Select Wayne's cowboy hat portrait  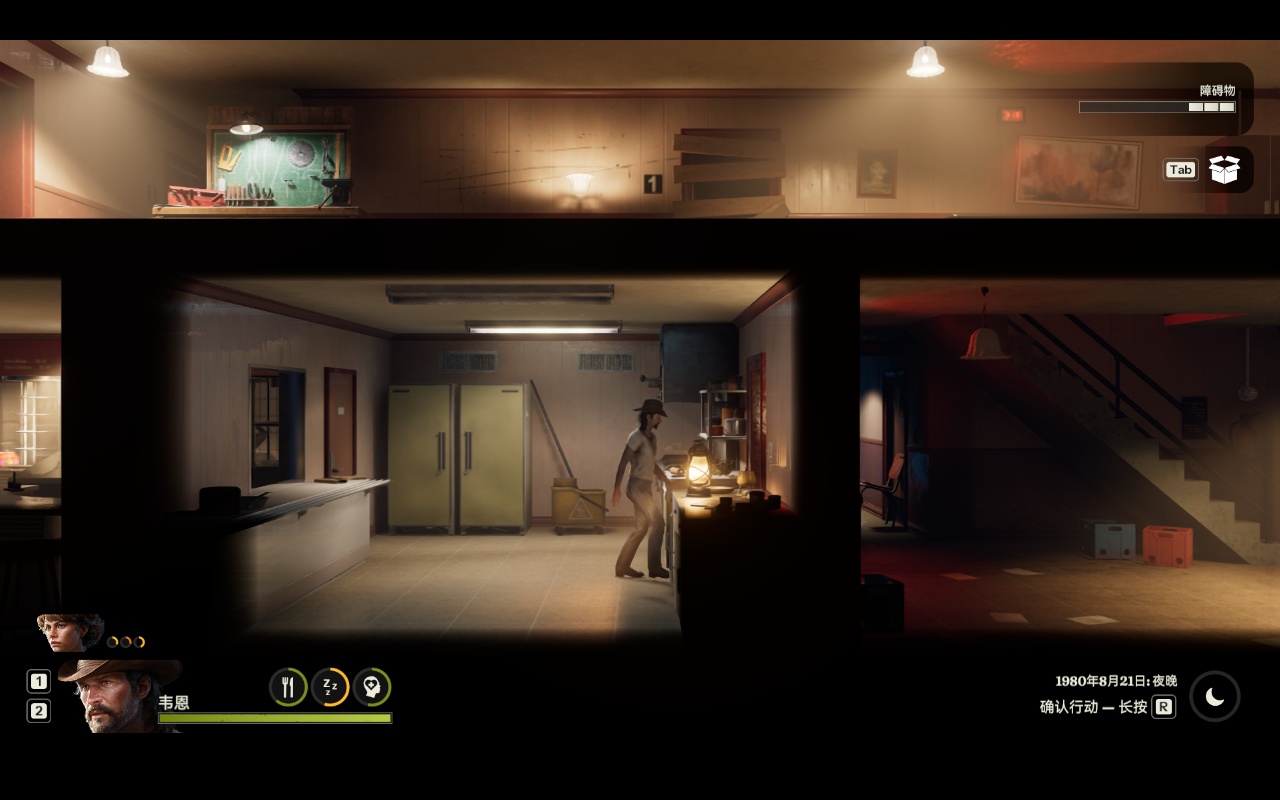pos(118,694)
